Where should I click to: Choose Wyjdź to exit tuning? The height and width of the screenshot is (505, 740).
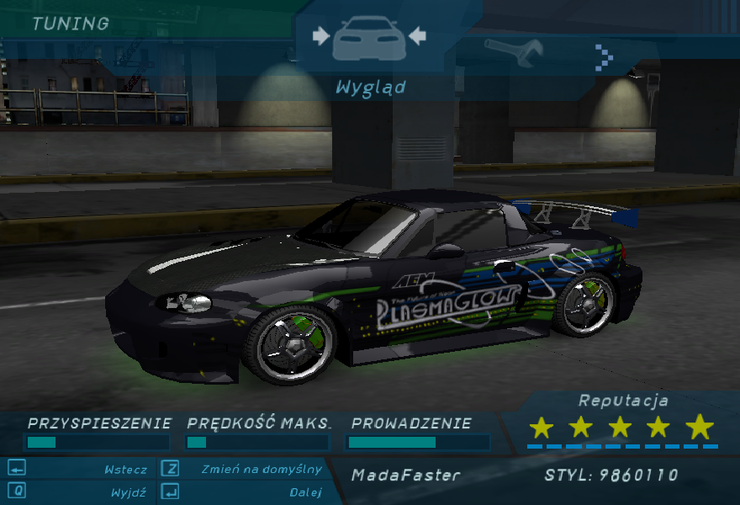[128, 492]
